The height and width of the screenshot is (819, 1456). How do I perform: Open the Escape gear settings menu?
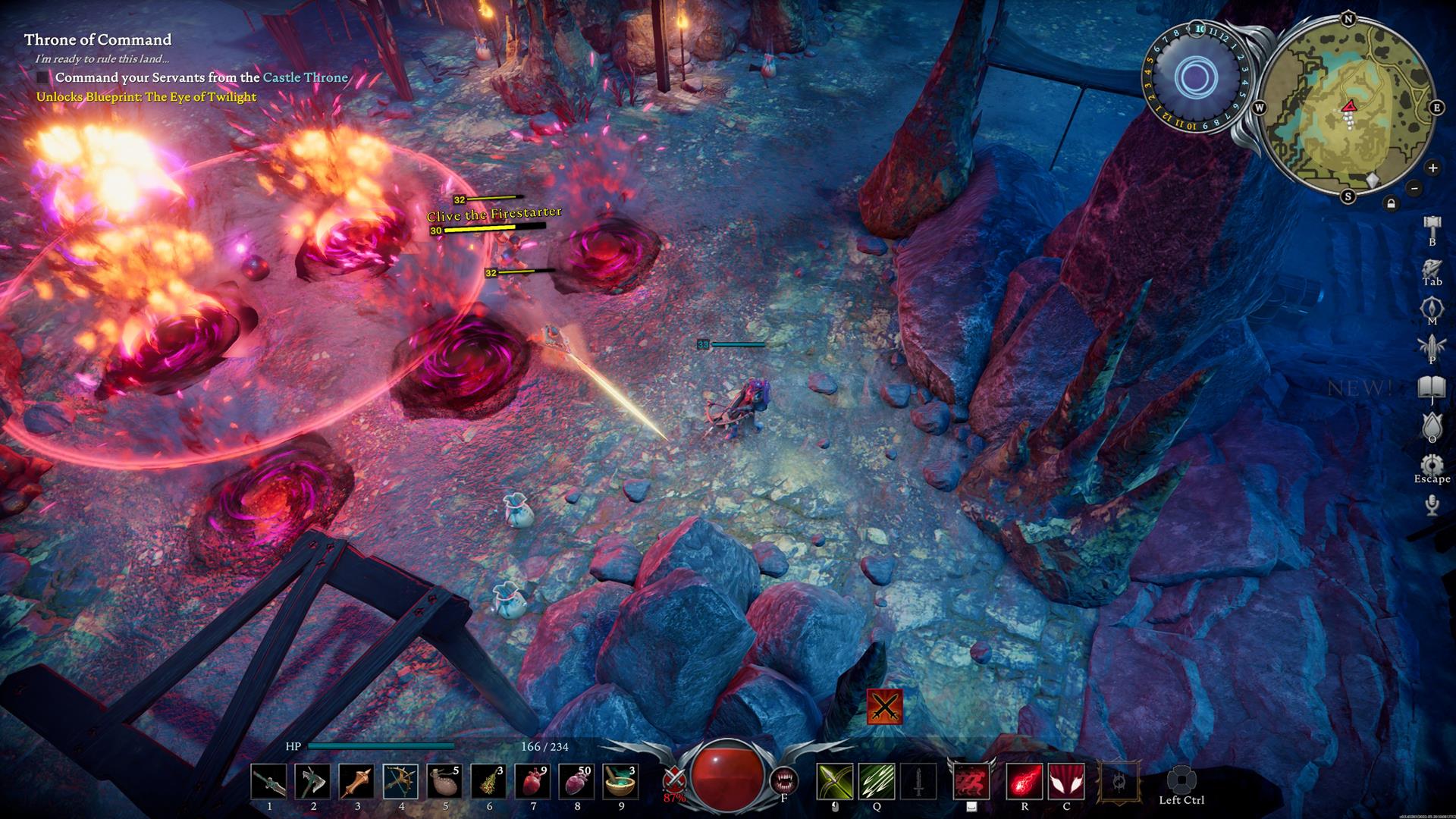1432,465
